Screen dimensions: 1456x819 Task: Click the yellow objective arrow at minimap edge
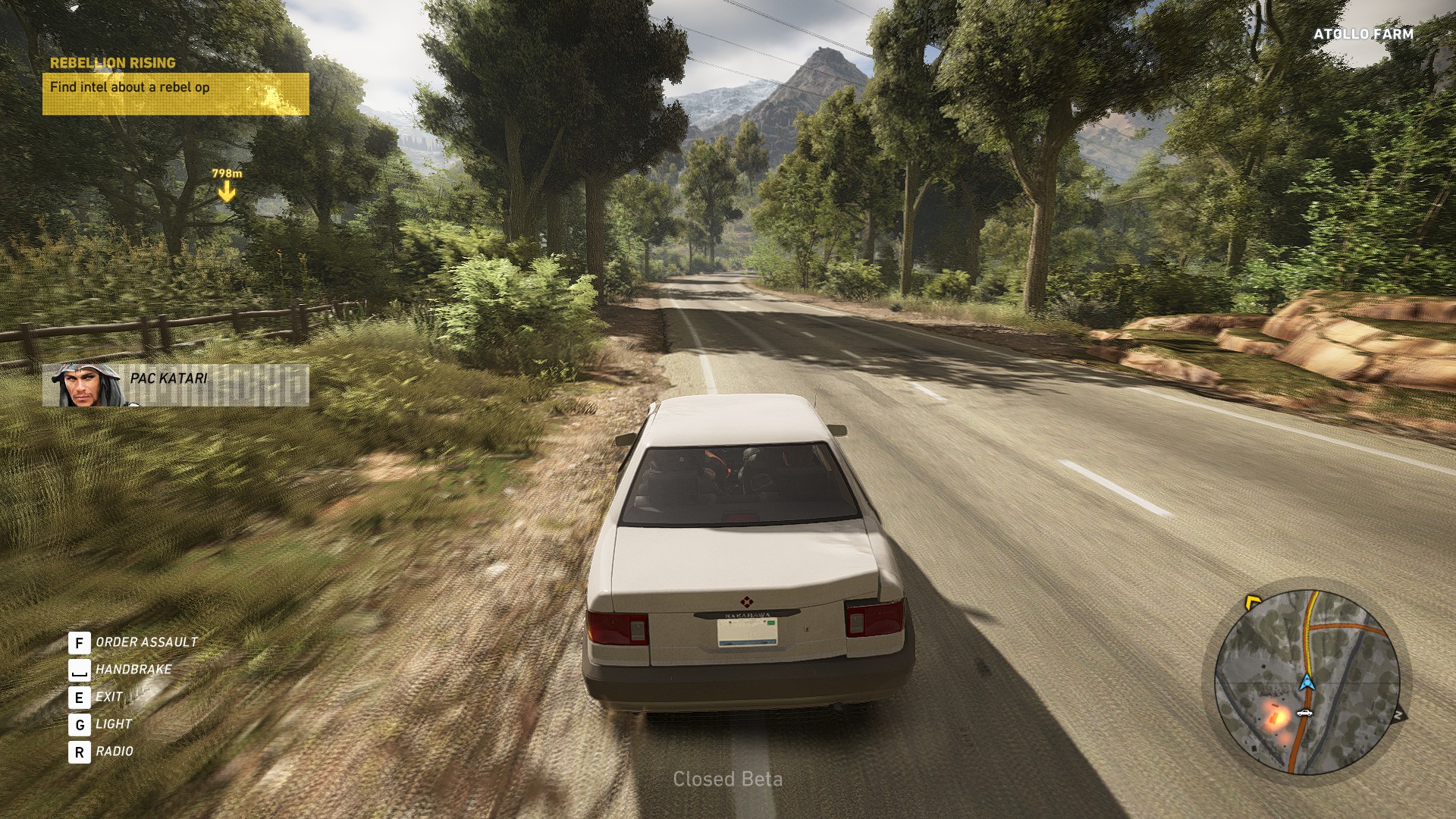(1252, 603)
